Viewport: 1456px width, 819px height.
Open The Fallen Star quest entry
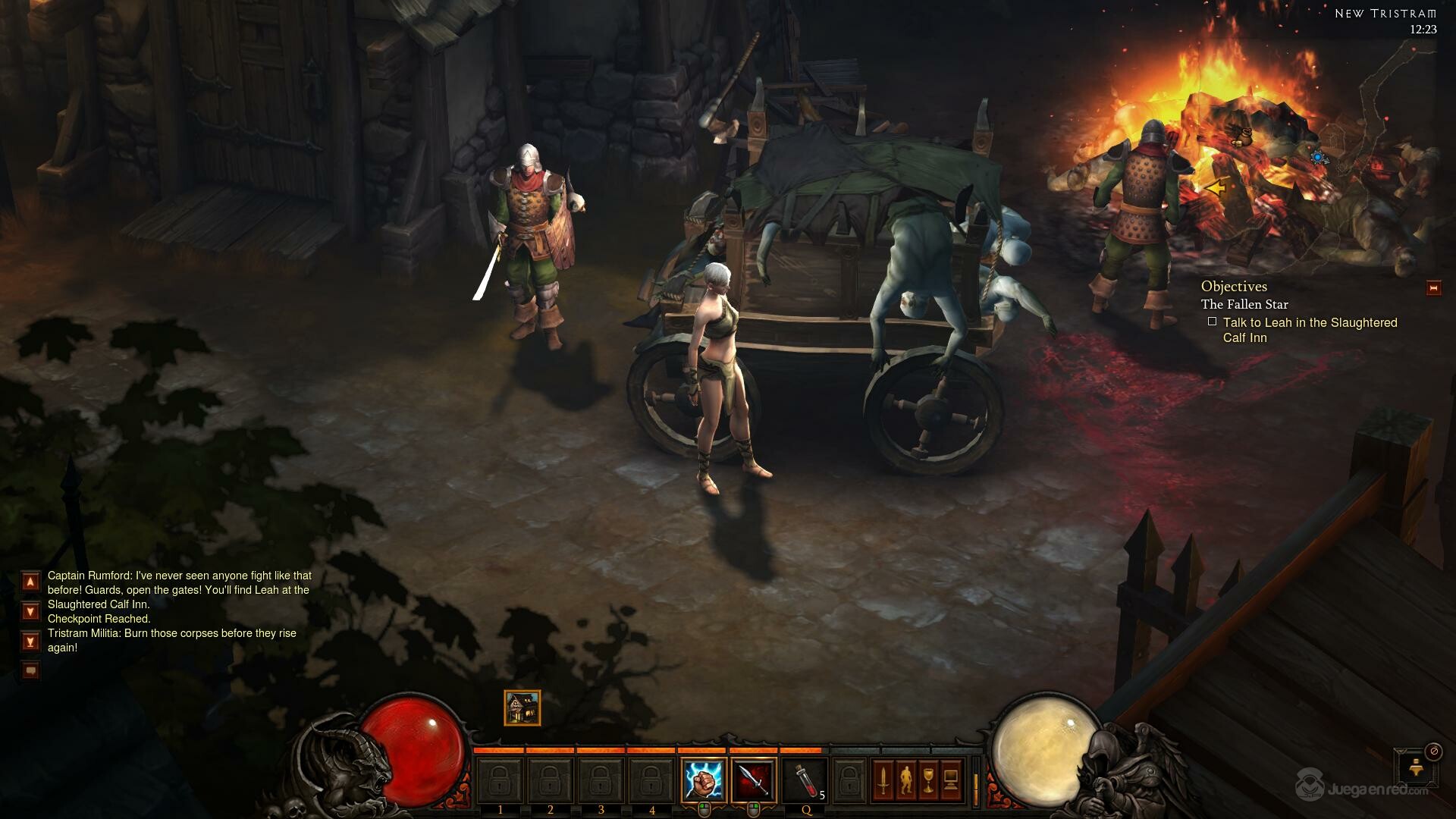click(x=1244, y=304)
